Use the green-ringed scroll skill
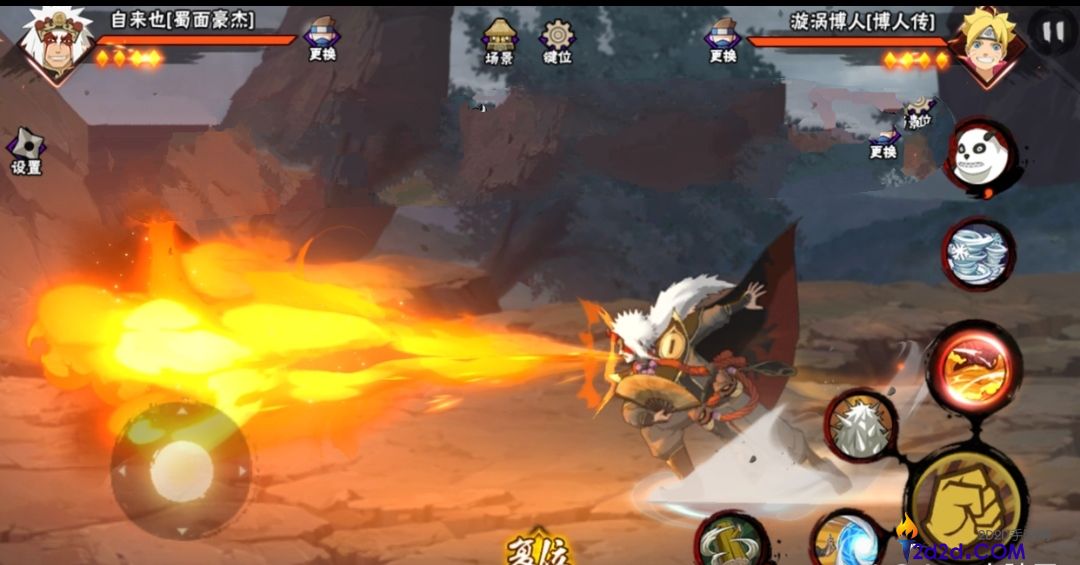This screenshot has width=1080, height=565. [731, 541]
